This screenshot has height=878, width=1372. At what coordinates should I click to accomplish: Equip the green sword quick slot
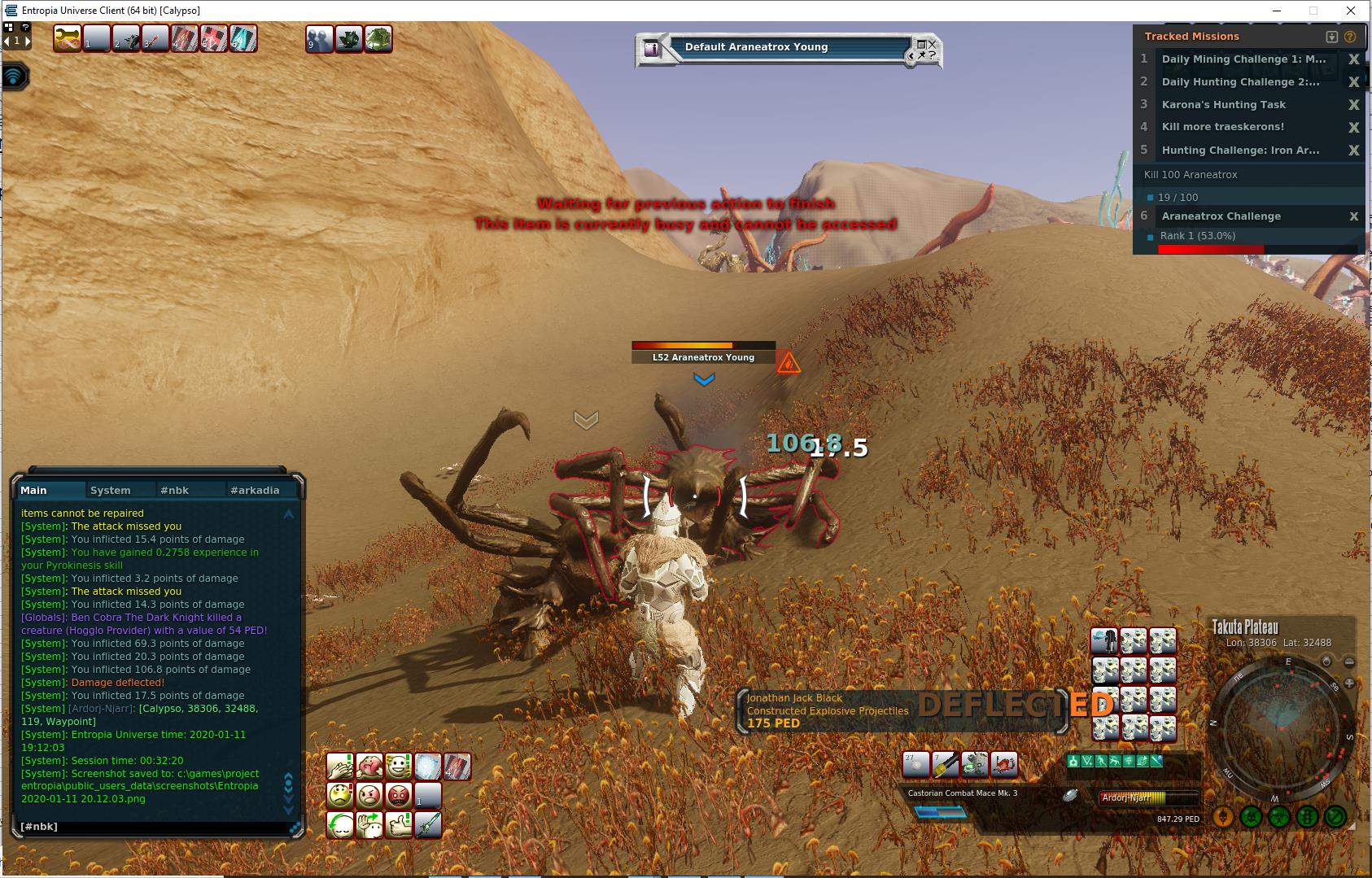[428, 824]
